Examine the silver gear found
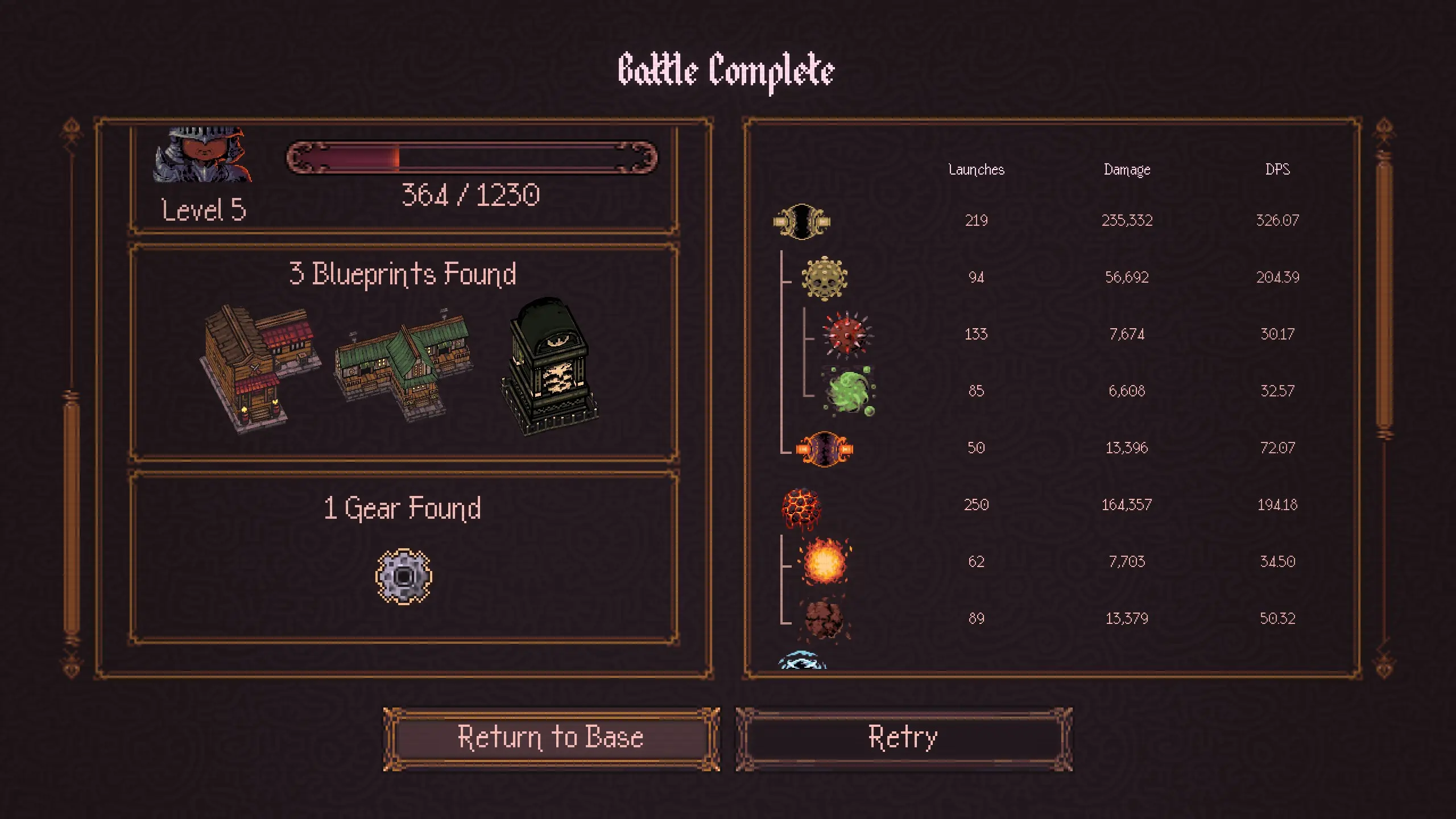The height and width of the screenshot is (819, 1456). coord(404,576)
